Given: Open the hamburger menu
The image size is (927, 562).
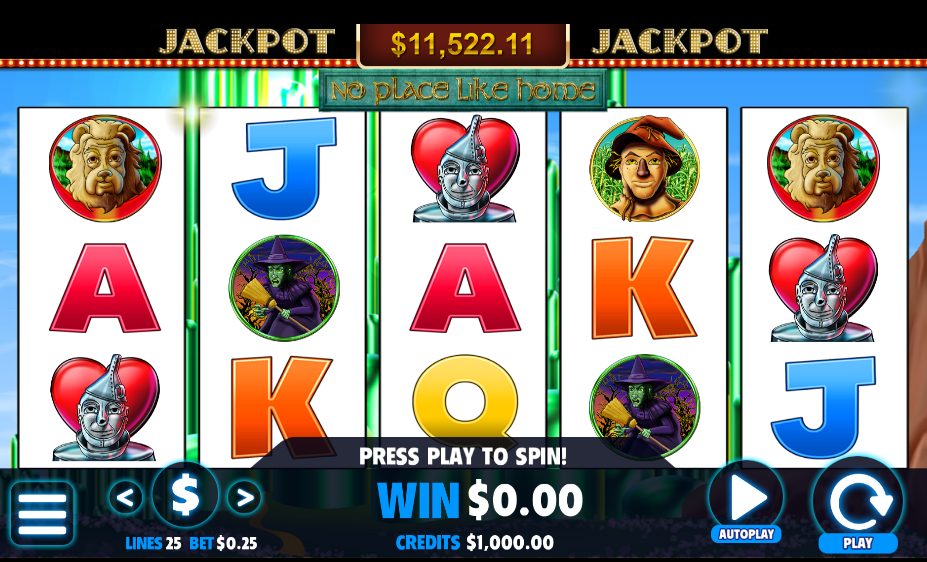Looking at the screenshot, I should (x=41, y=514).
